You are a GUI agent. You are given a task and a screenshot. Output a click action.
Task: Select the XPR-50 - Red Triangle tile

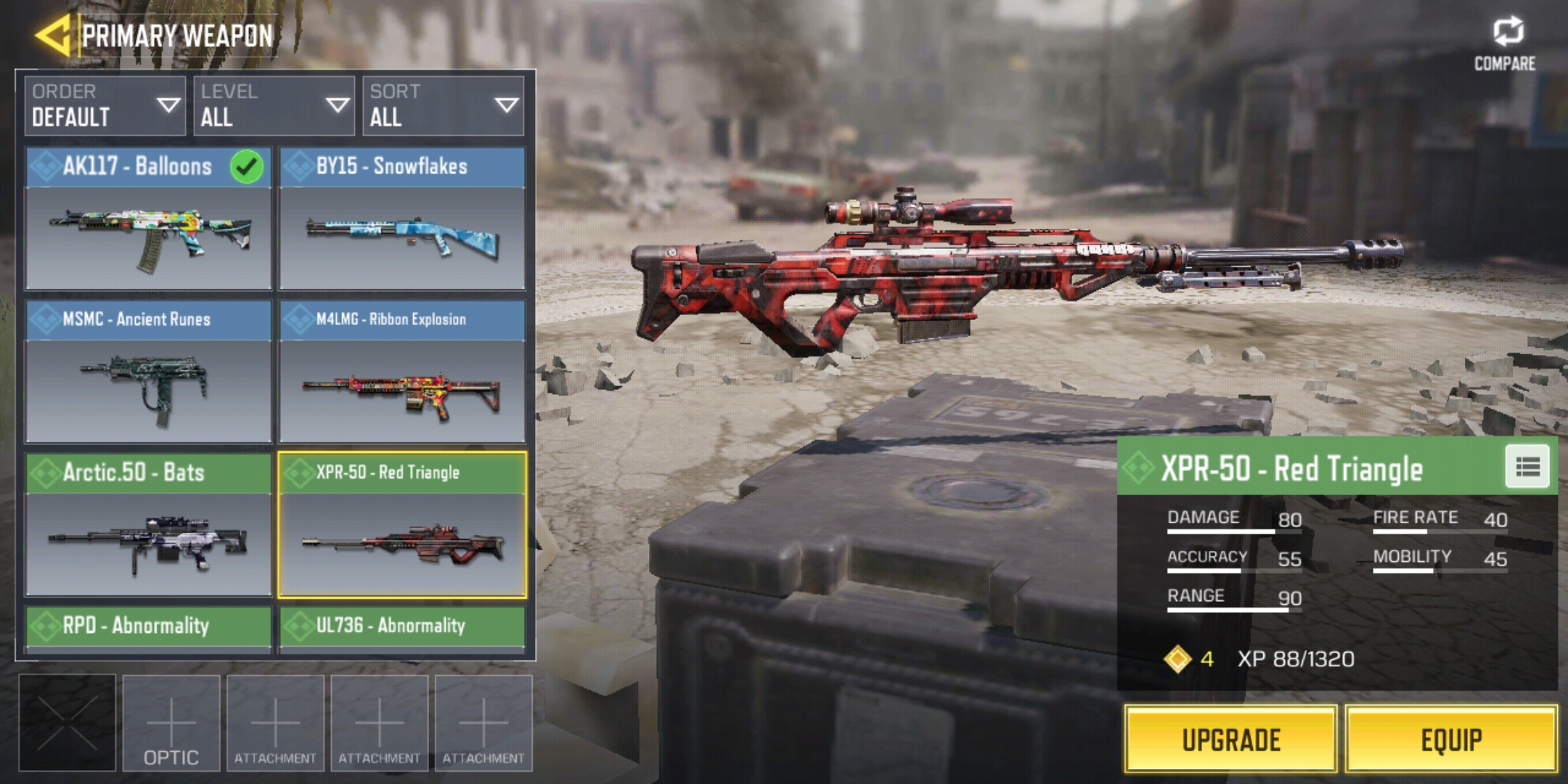point(402,525)
